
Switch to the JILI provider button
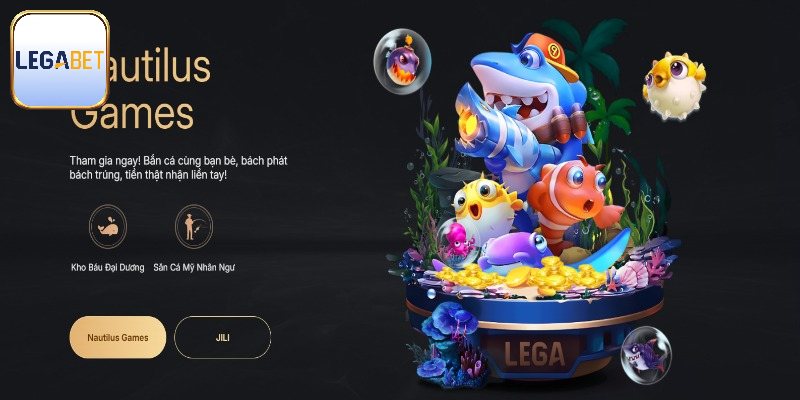(222, 338)
